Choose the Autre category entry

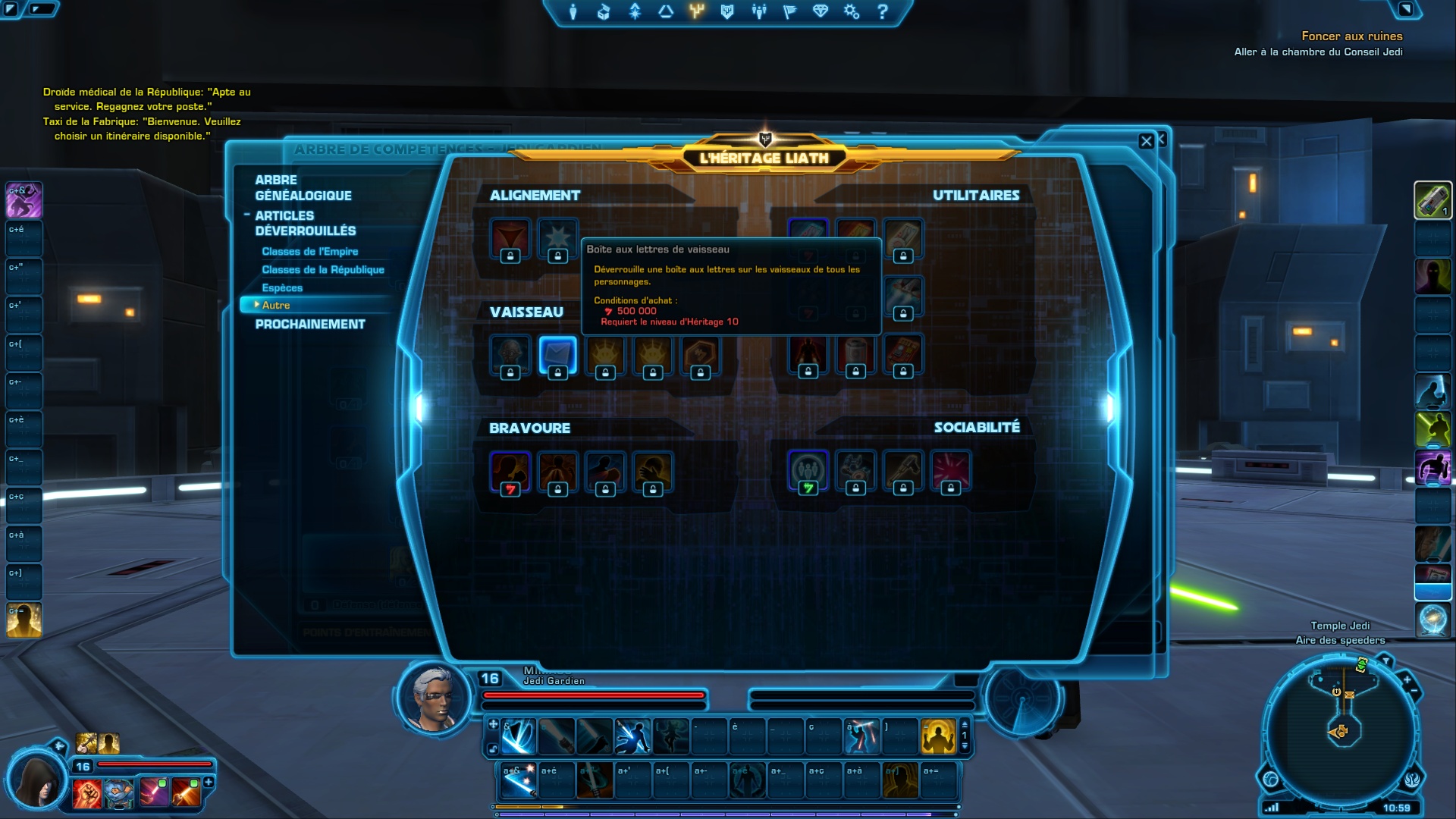coord(276,305)
